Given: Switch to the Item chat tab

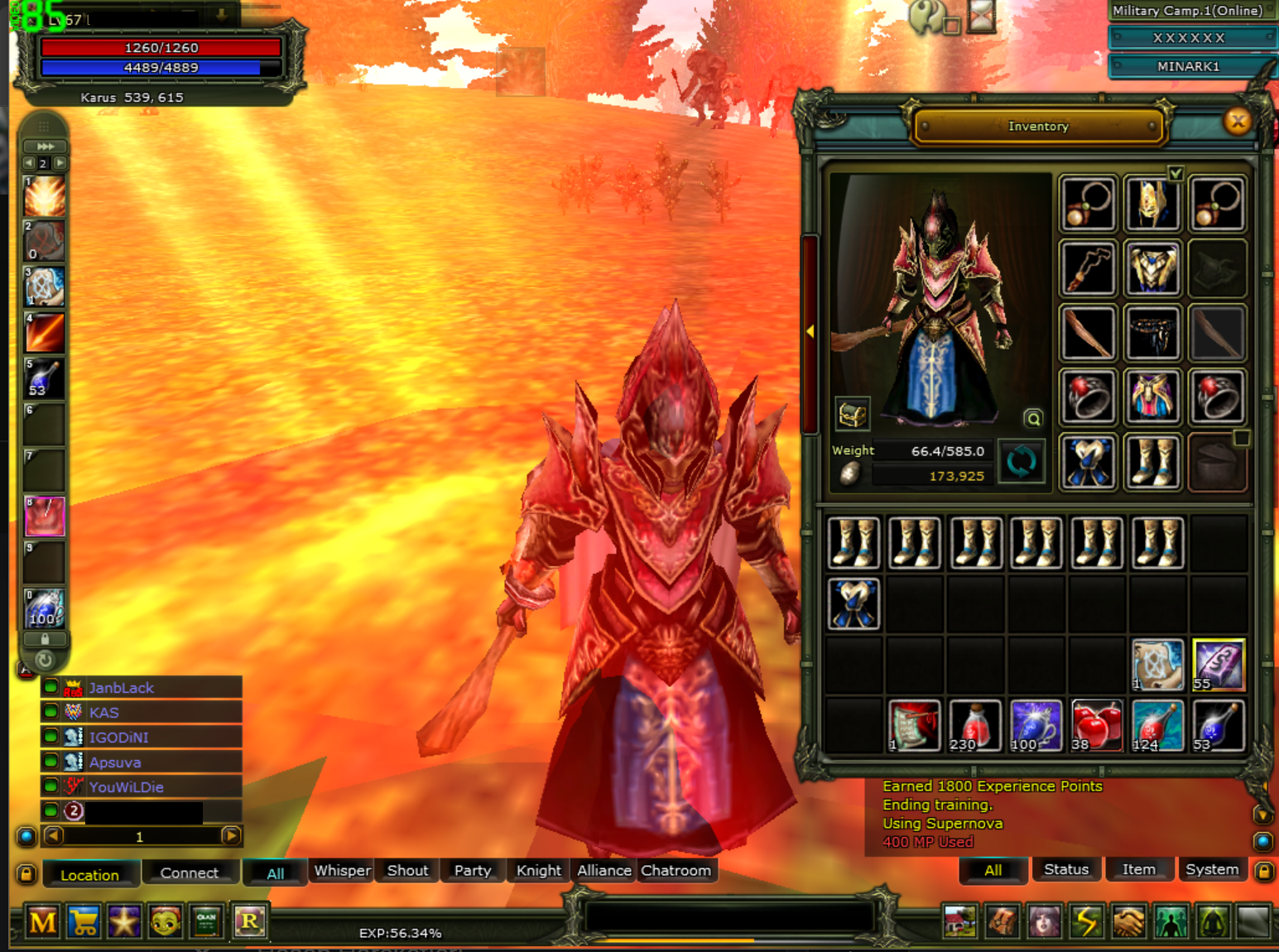Looking at the screenshot, I should tap(1139, 869).
